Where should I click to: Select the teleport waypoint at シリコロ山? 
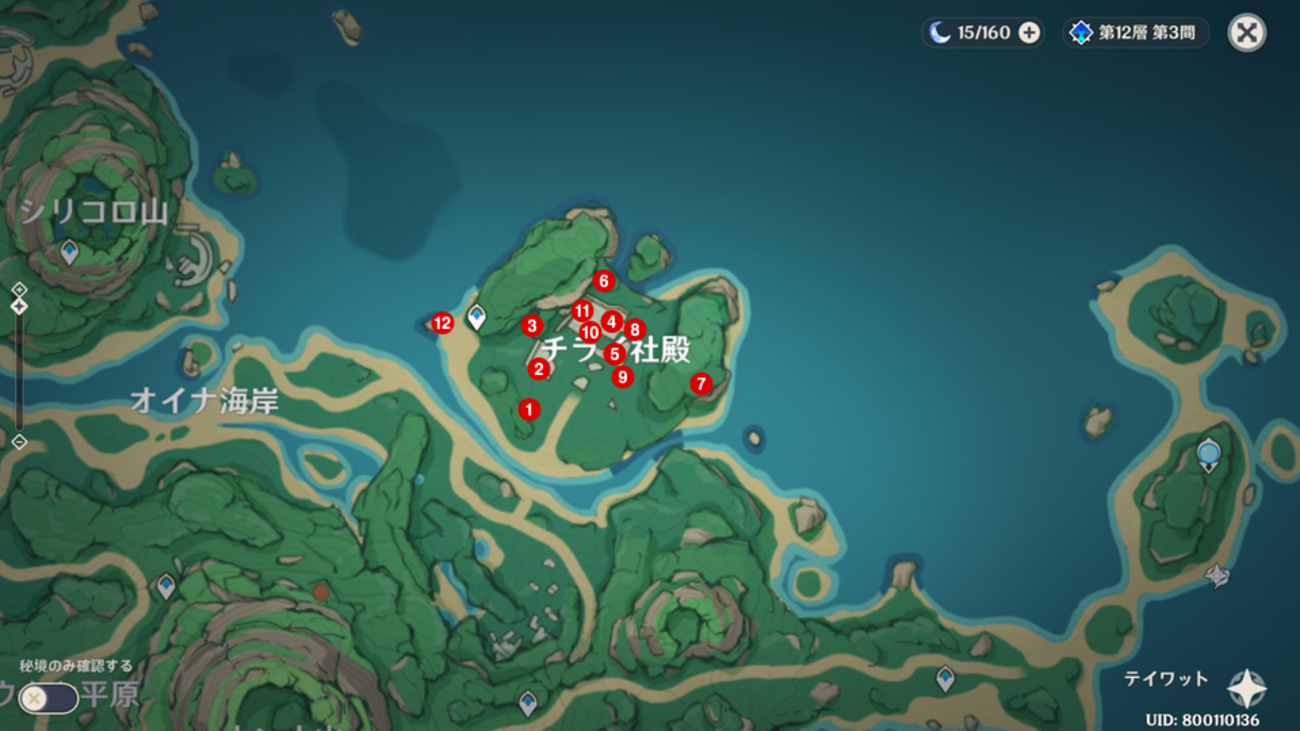(69, 251)
